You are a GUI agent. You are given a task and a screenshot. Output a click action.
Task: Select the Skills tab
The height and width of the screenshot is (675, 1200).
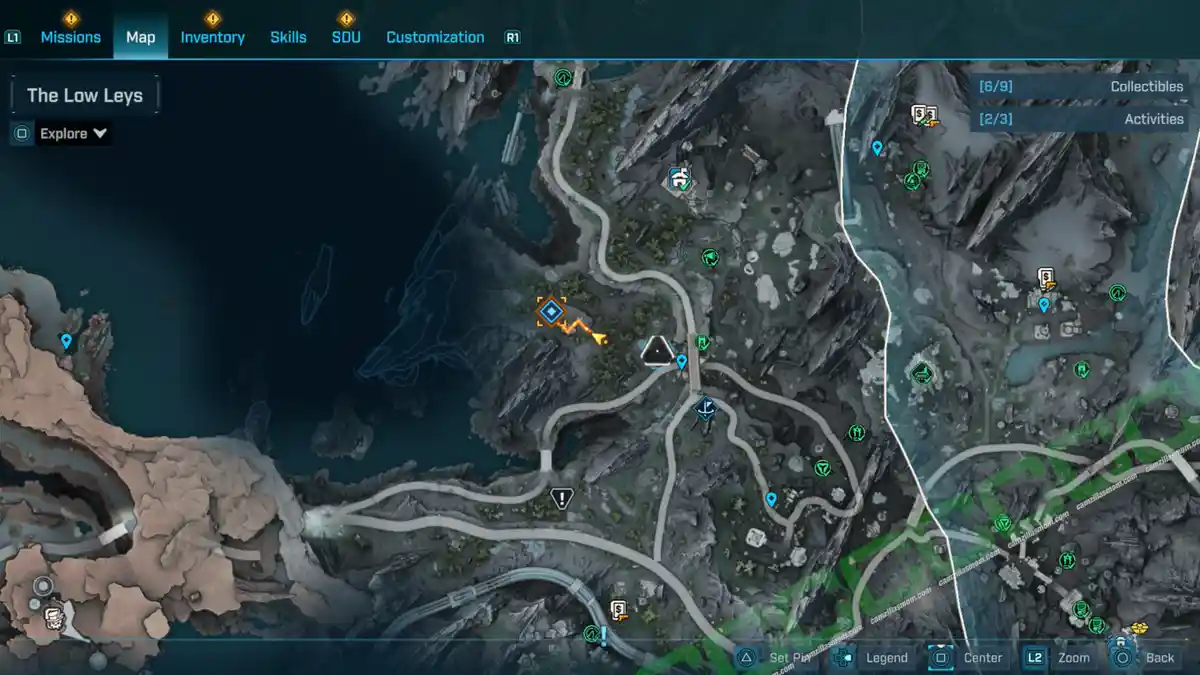click(x=288, y=37)
